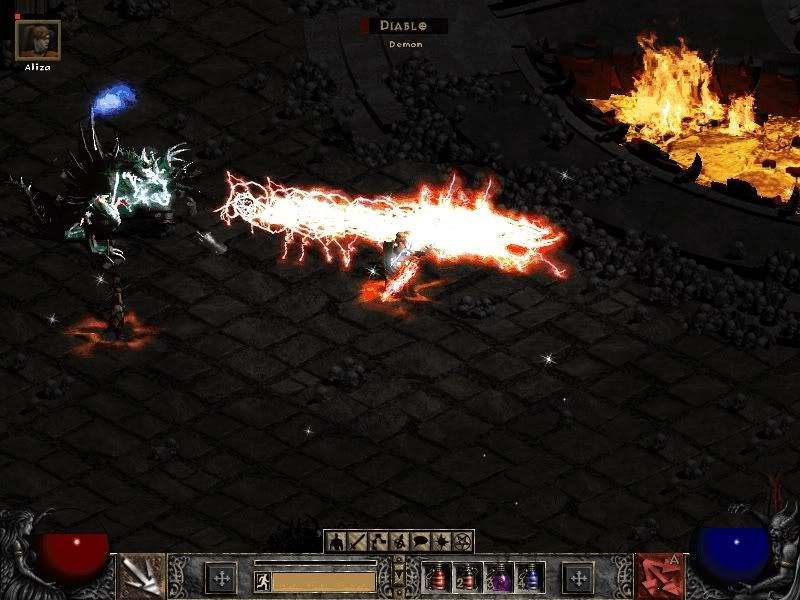Open the quest log star icon
This screenshot has width=800, height=600.
tap(441, 542)
